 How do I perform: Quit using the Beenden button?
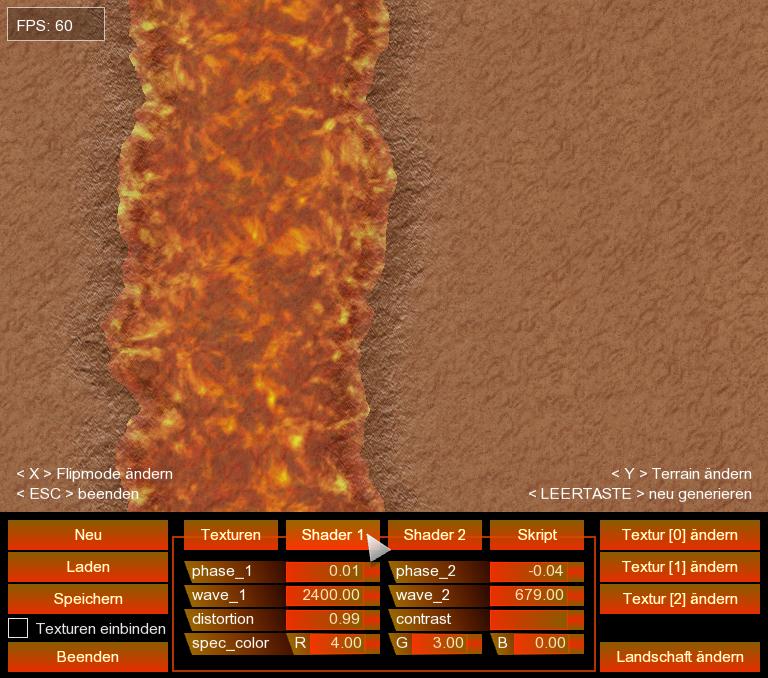click(88, 657)
